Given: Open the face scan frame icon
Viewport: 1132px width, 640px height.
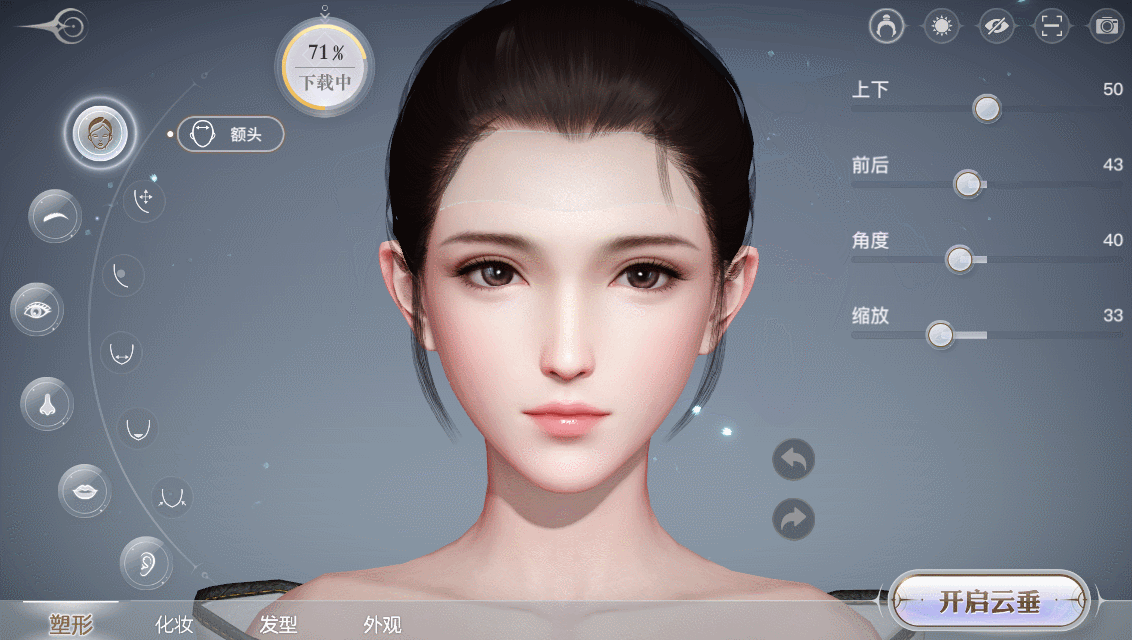Looking at the screenshot, I should coord(1050,26).
